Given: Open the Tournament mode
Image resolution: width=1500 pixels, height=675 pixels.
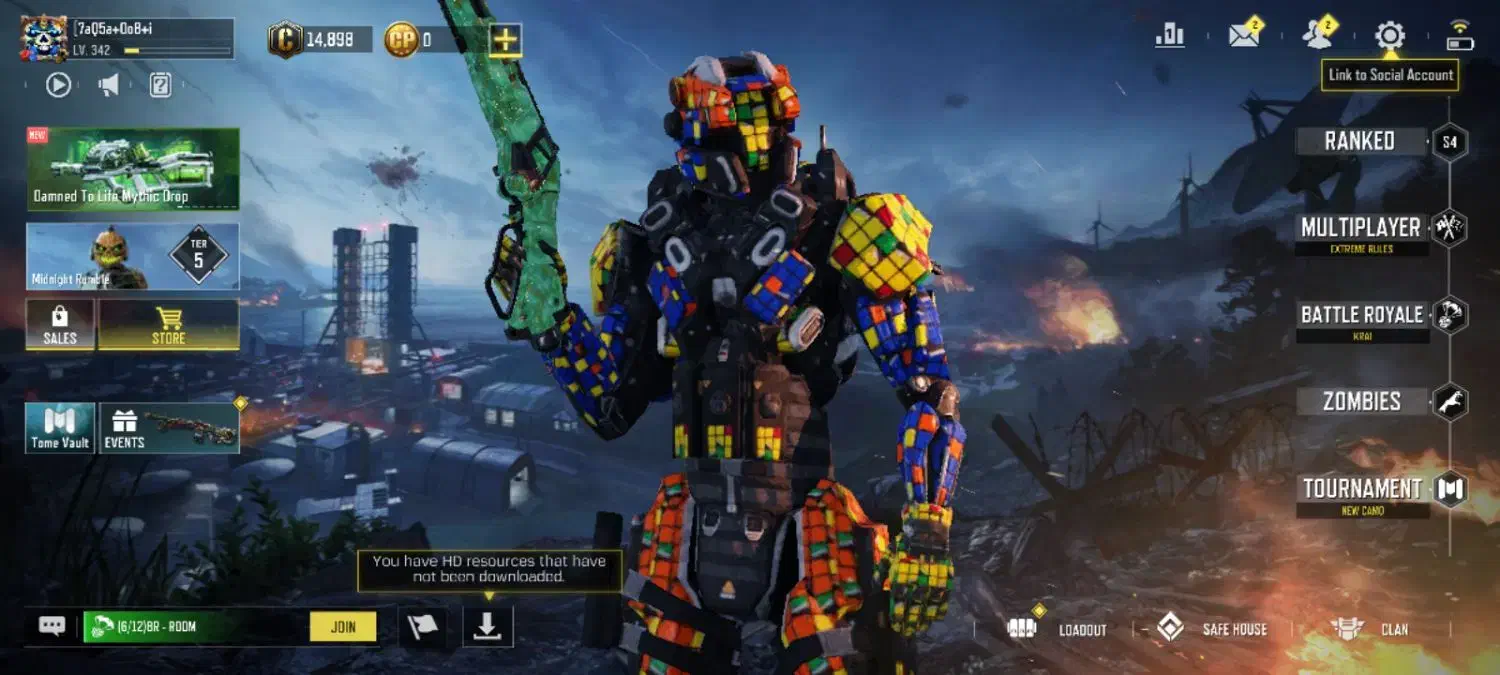Looking at the screenshot, I should pyautogui.click(x=1361, y=489).
